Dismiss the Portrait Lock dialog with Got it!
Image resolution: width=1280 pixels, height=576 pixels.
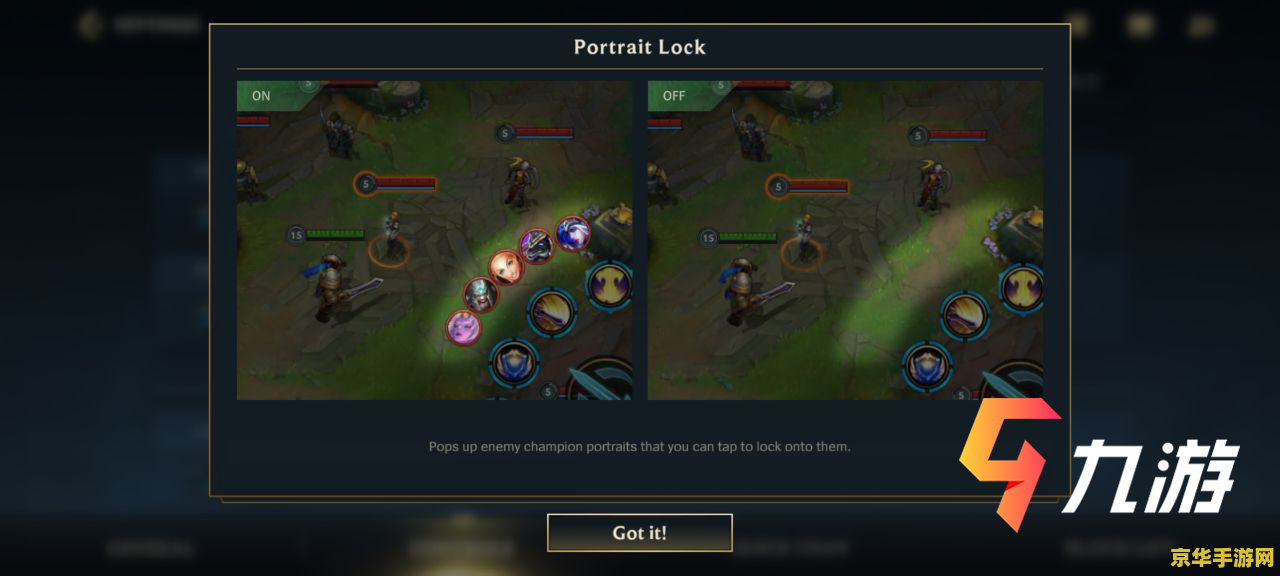pos(639,533)
